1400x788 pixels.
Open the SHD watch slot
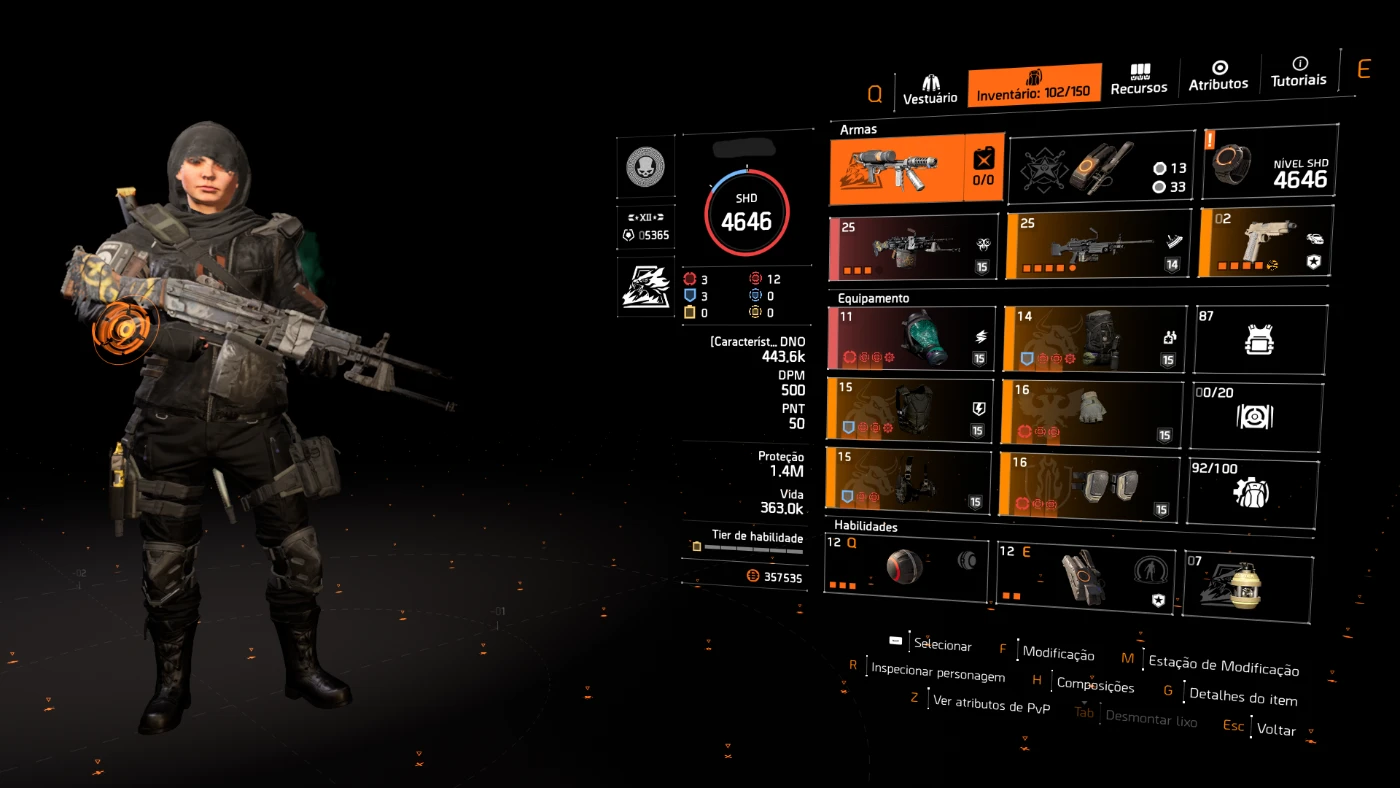pyautogui.click(x=1270, y=161)
